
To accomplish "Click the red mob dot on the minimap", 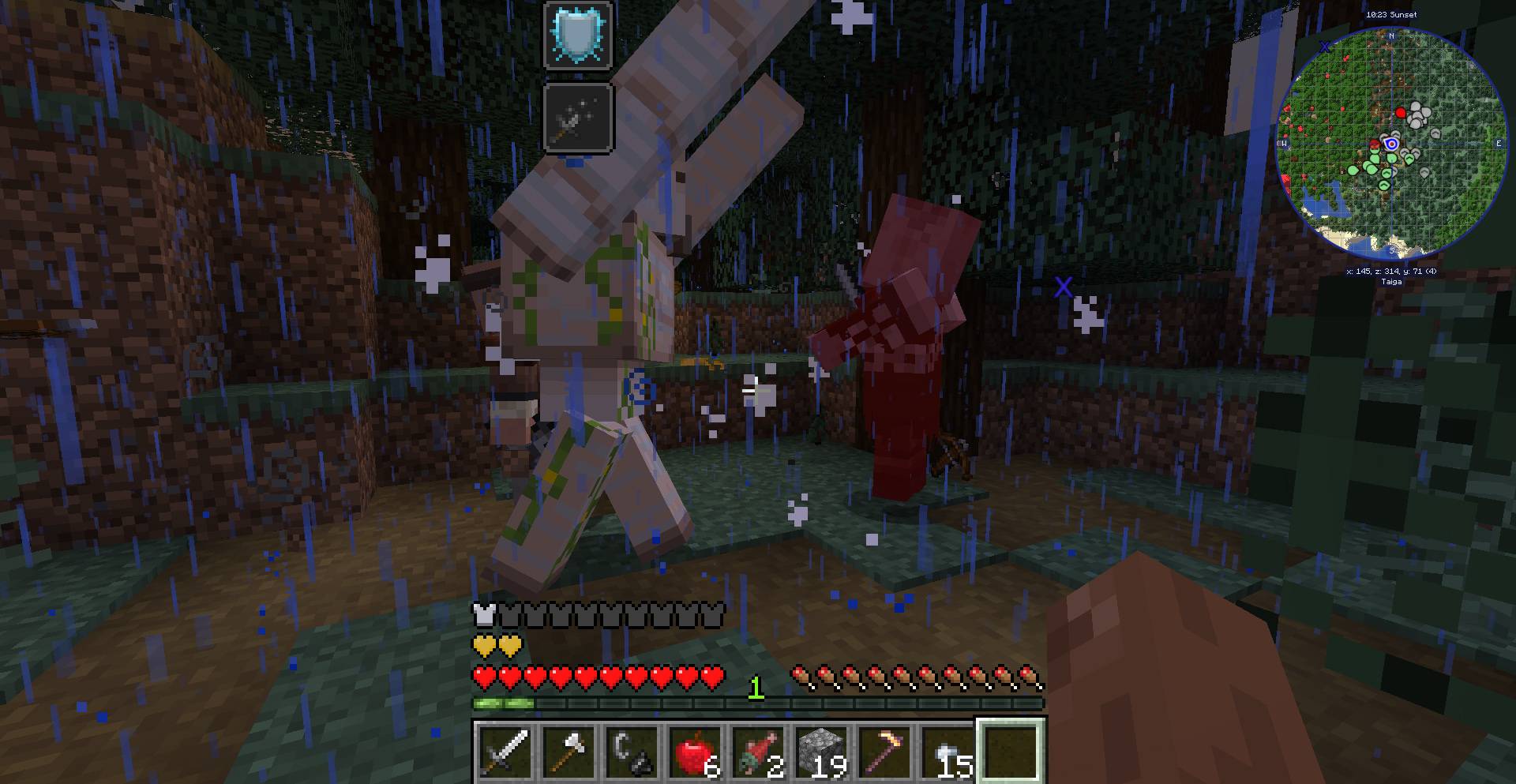I will click(x=1402, y=113).
